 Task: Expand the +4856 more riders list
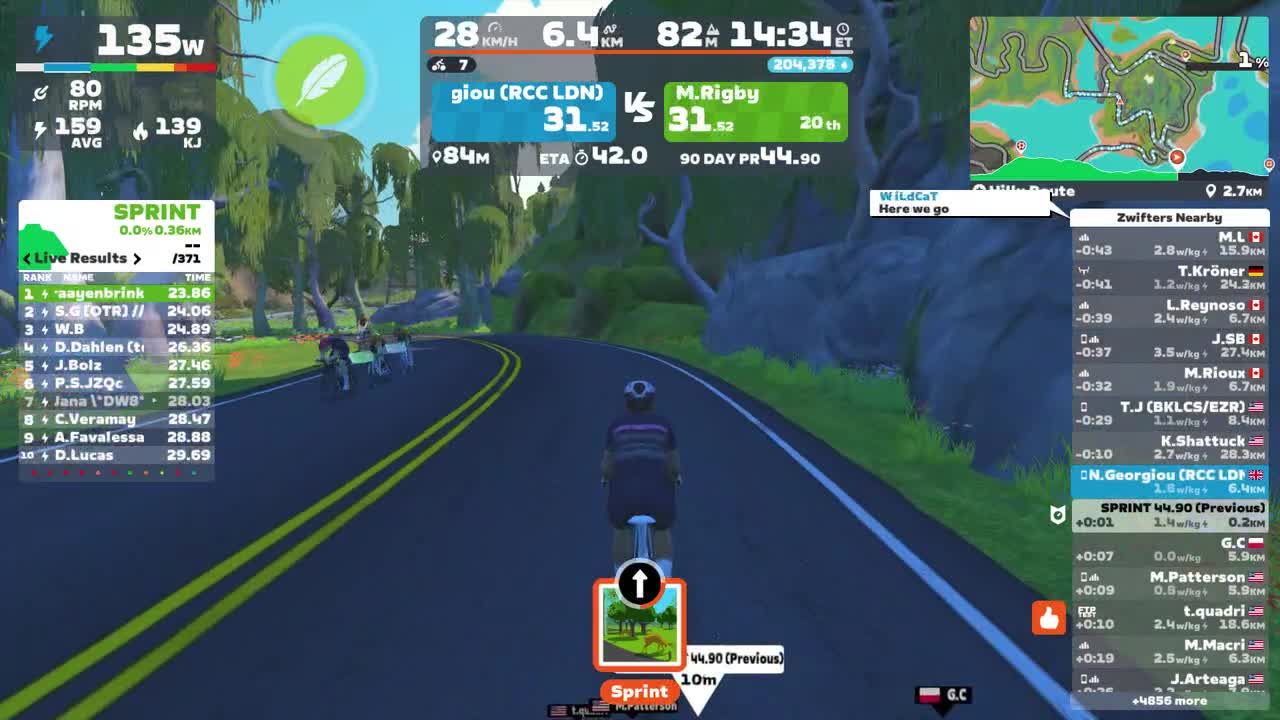pos(1170,702)
